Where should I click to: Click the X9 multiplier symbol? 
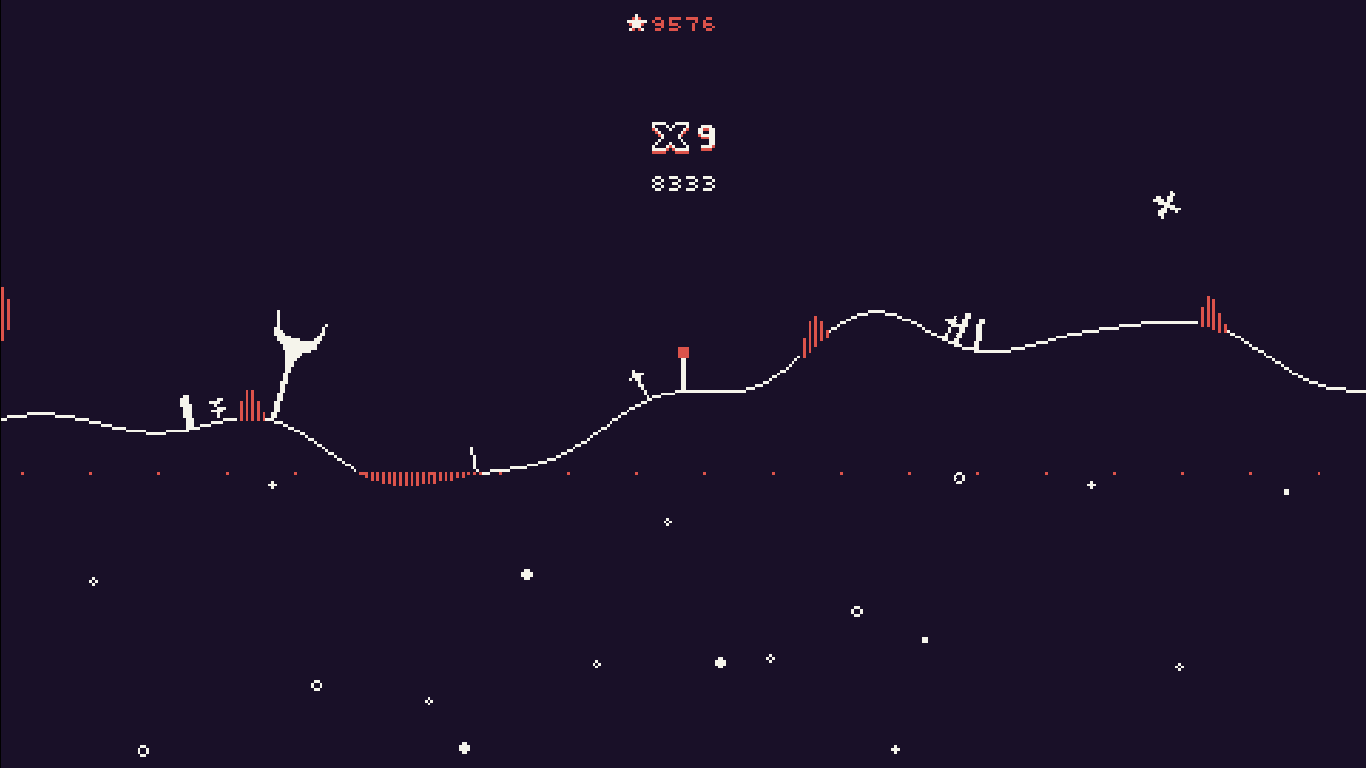[668, 137]
